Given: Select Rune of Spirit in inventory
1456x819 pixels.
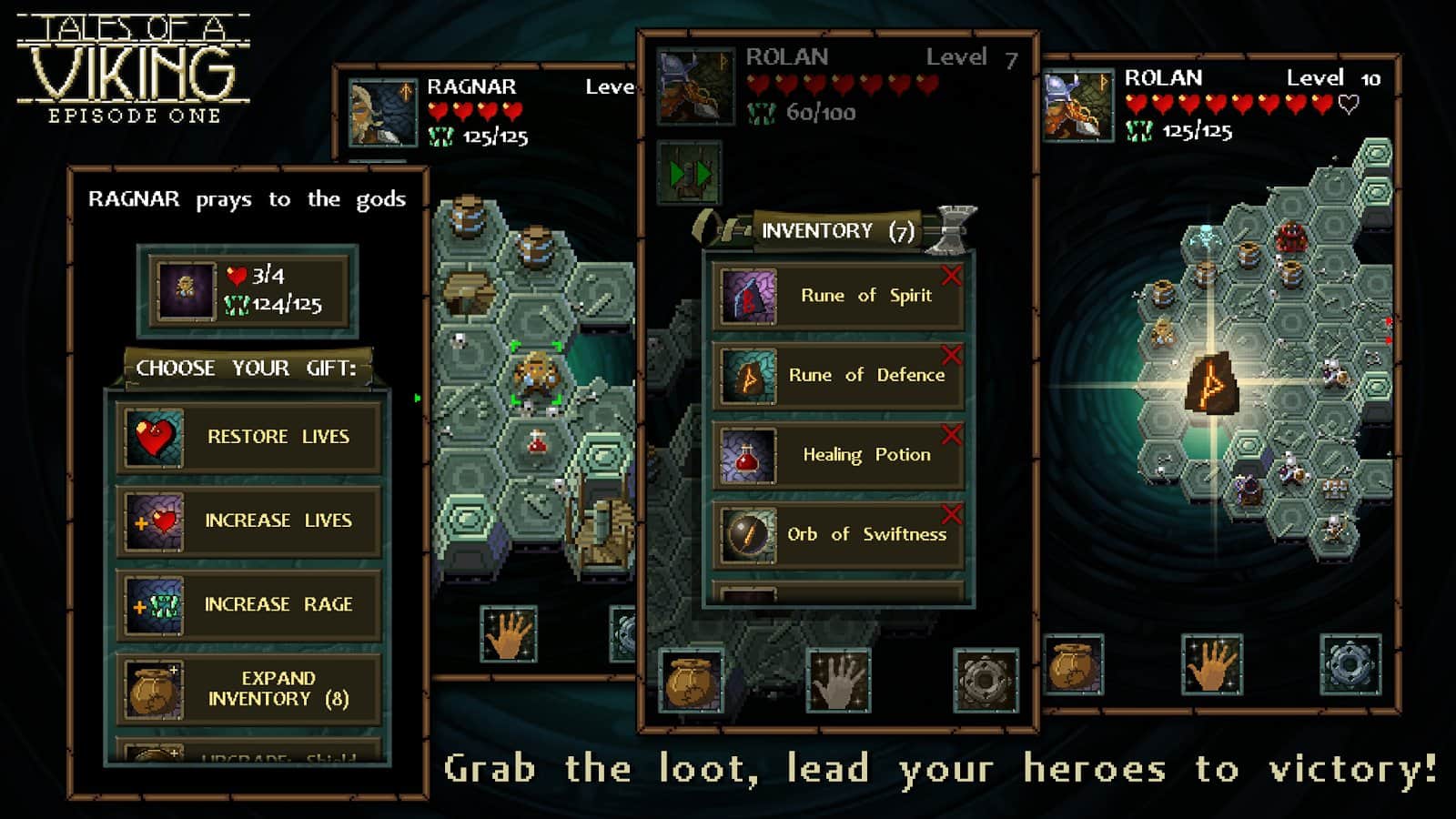Looking at the screenshot, I should tap(837, 296).
